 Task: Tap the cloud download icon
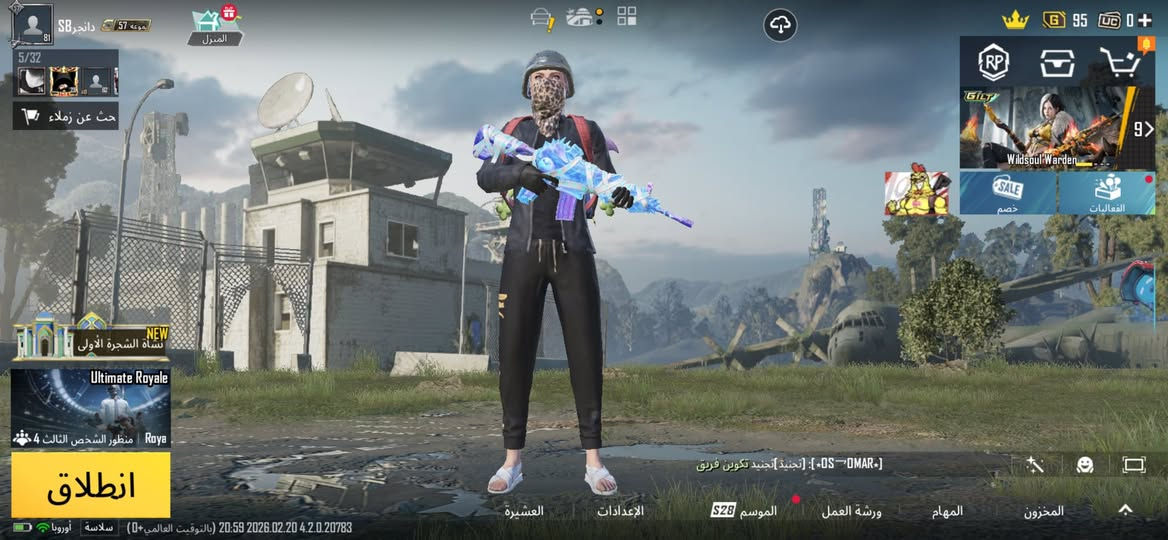click(780, 25)
